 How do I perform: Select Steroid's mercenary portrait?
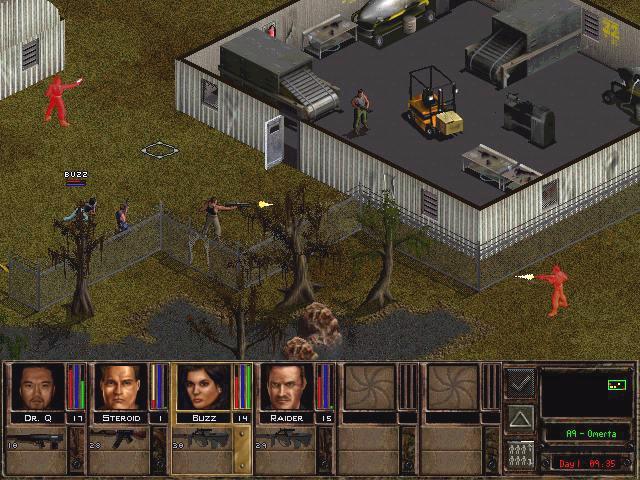120,387
